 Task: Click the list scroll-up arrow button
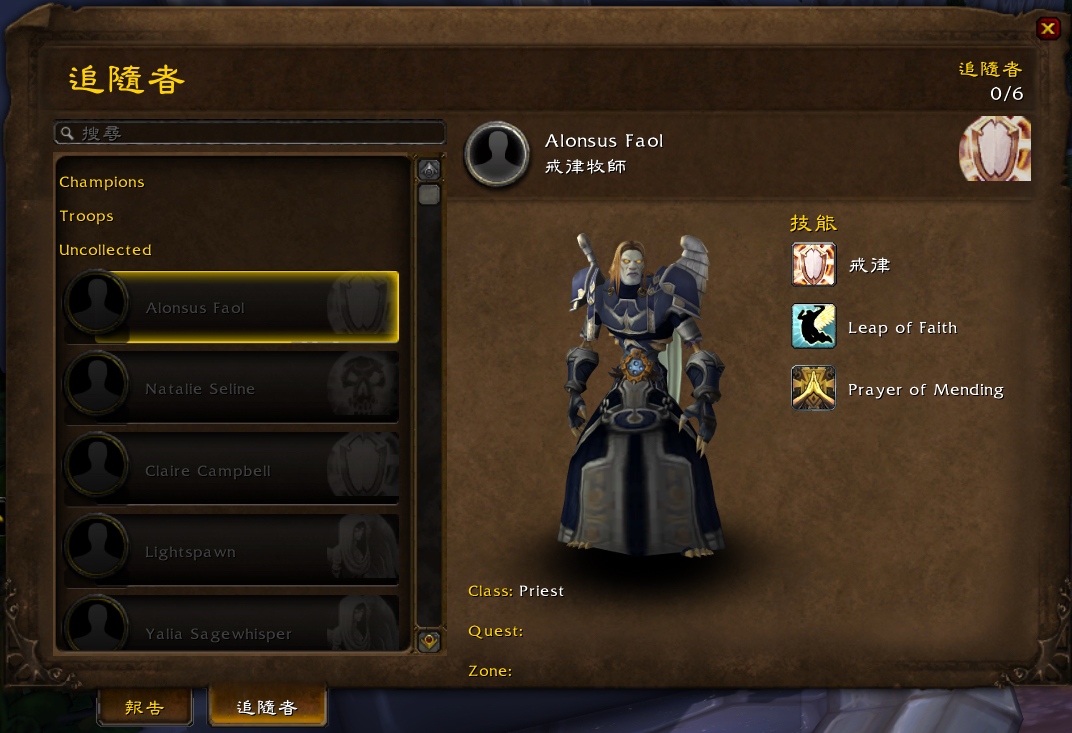click(429, 169)
